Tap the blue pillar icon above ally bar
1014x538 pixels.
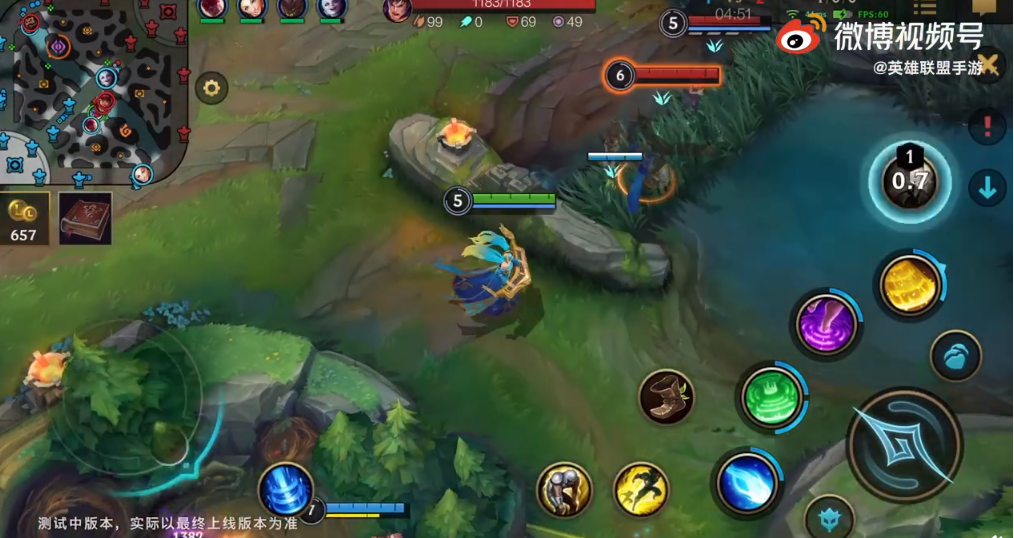[286, 490]
